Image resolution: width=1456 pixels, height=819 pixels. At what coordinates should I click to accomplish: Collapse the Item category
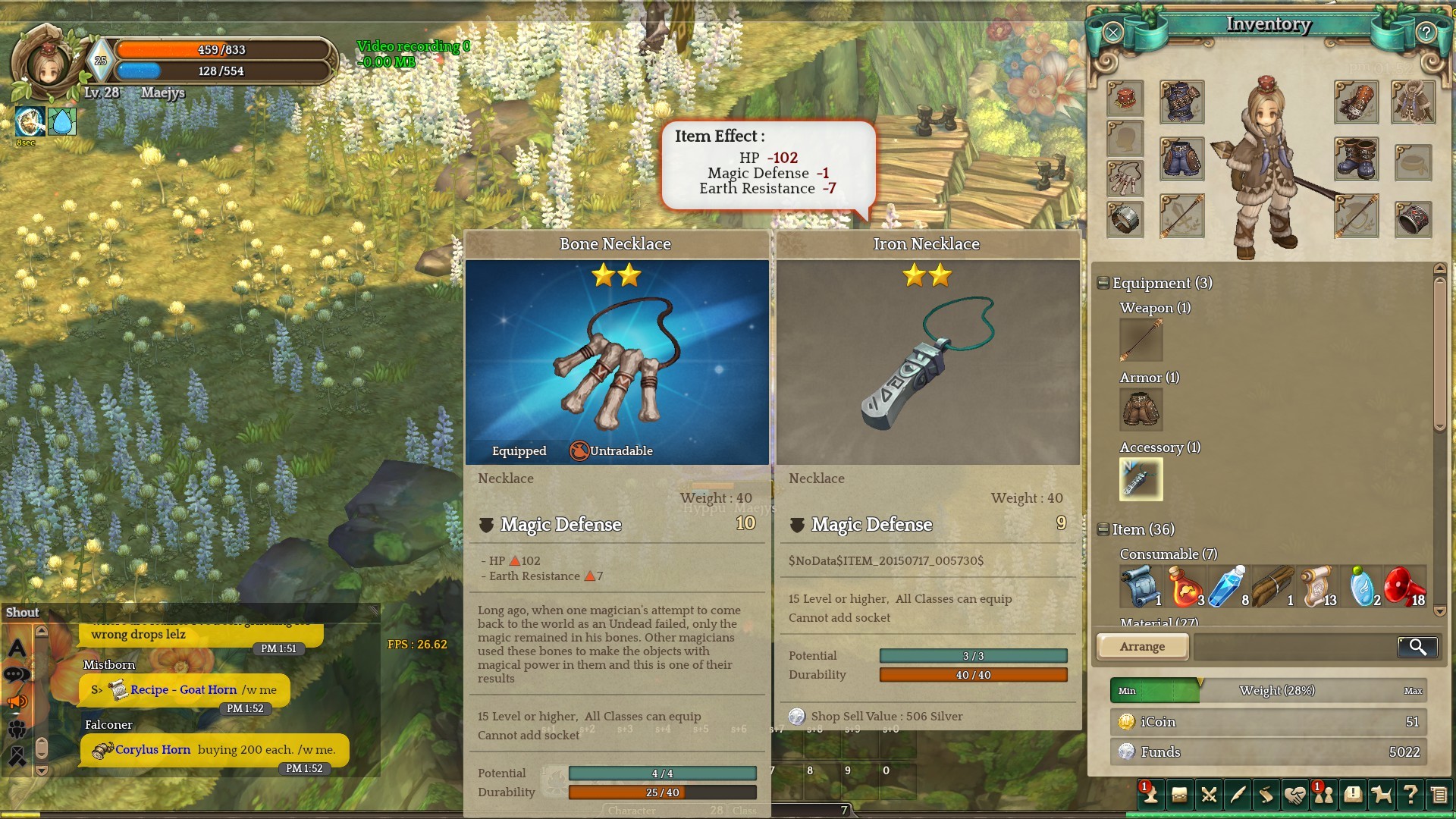(1103, 530)
